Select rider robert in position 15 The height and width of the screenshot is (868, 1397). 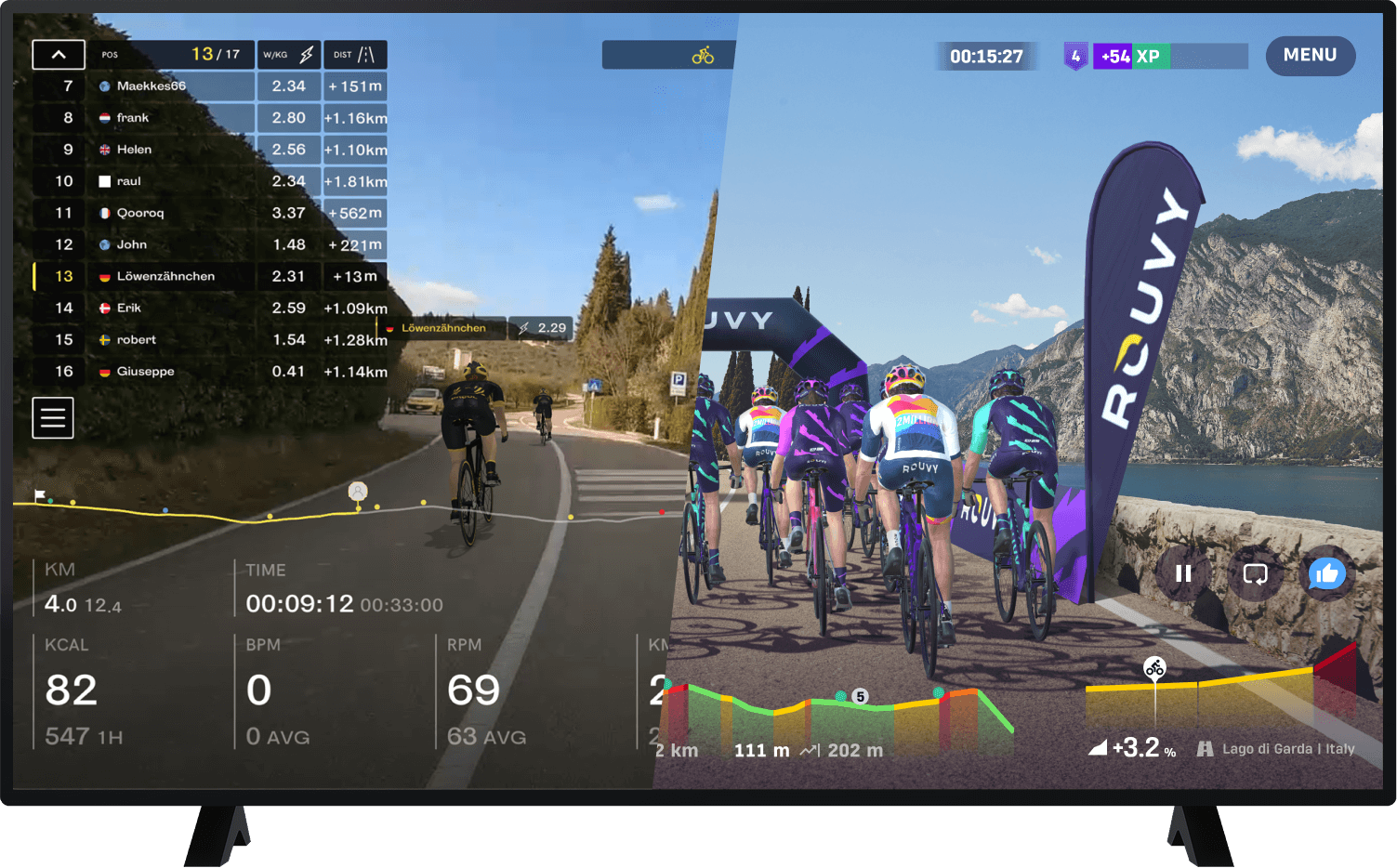click(x=136, y=339)
